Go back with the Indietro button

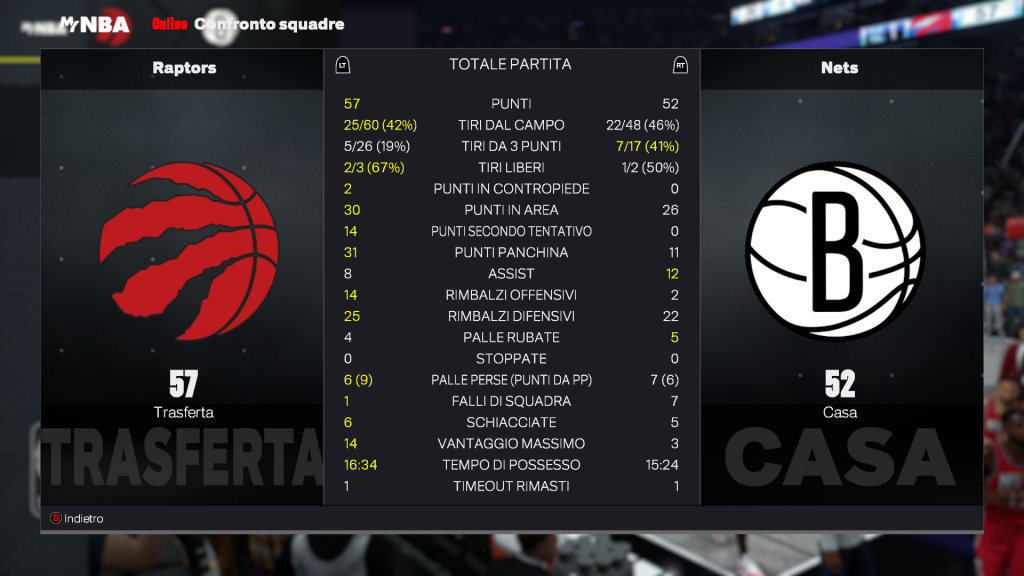pyautogui.click(x=78, y=519)
